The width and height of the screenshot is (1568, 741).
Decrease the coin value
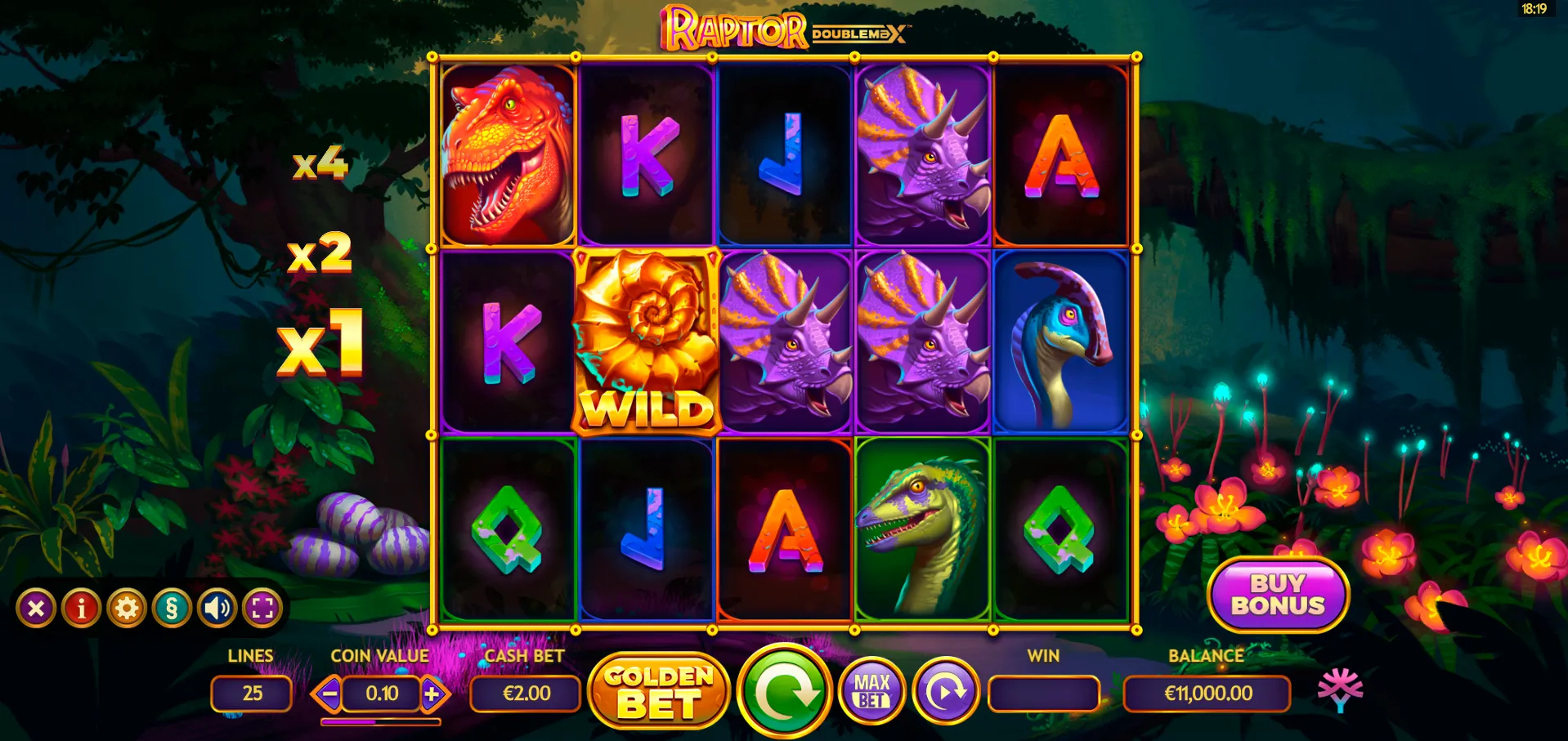[x=329, y=694]
